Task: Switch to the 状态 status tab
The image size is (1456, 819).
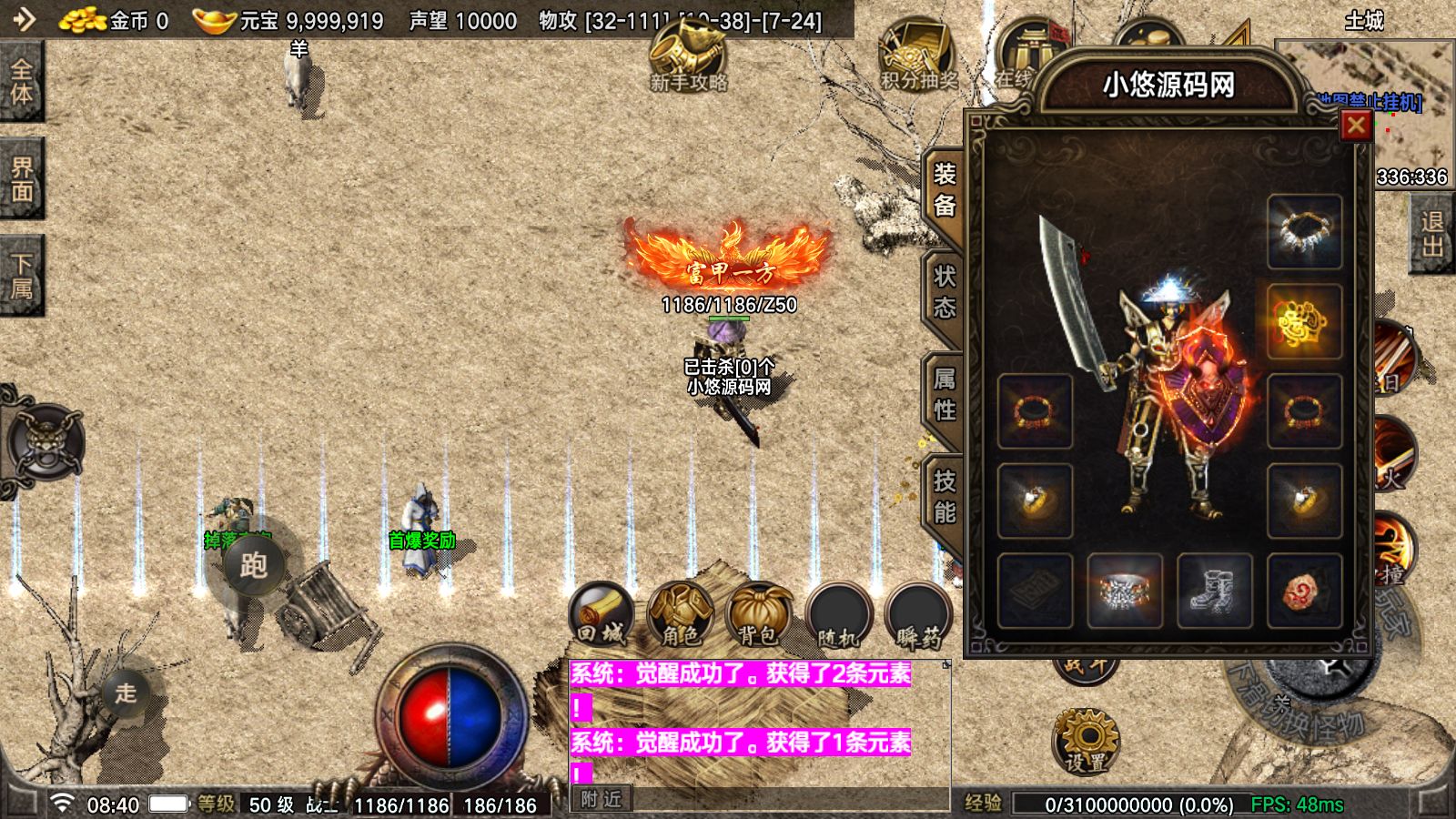Action: 945,291
